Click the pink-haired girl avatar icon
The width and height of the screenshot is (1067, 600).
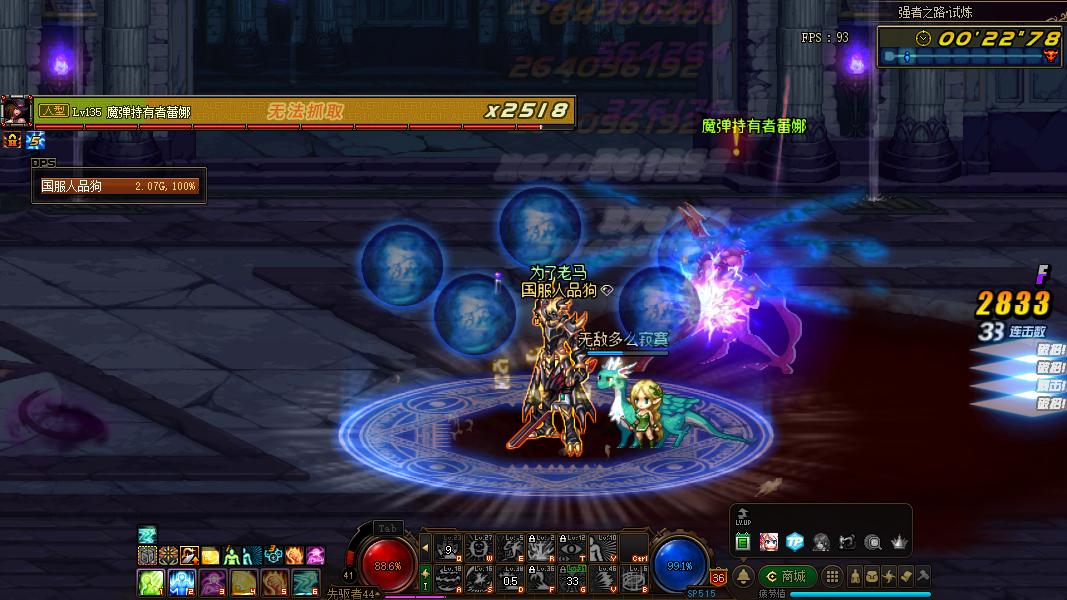[769, 542]
